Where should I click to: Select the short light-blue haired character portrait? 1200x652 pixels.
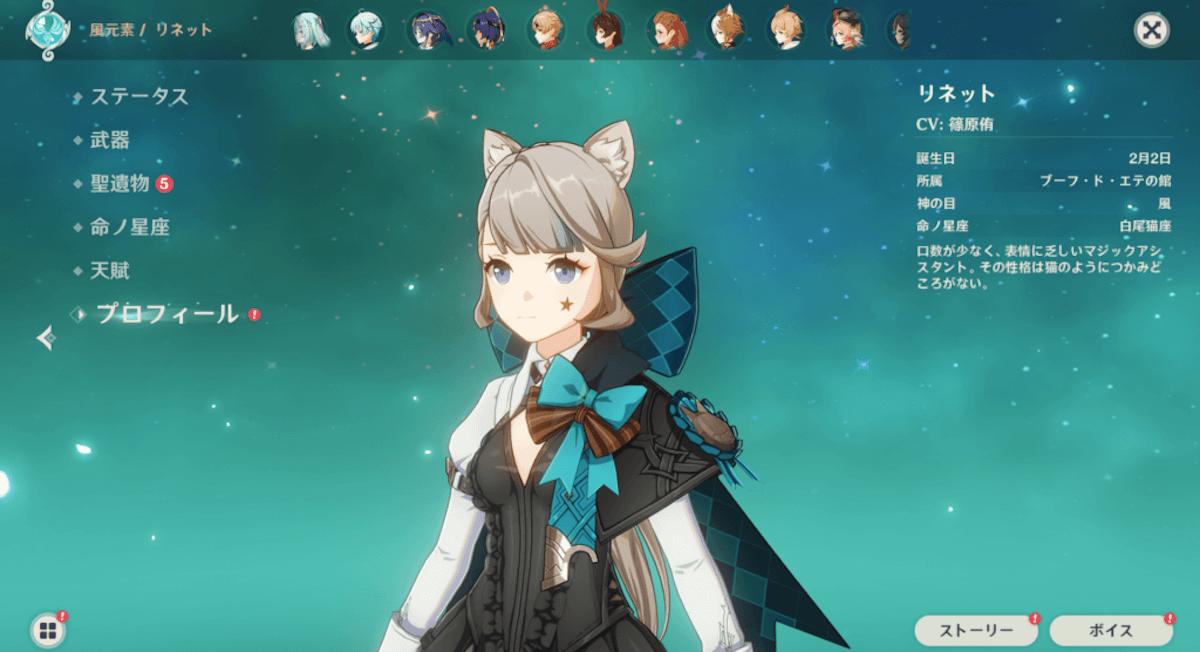(x=366, y=30)
